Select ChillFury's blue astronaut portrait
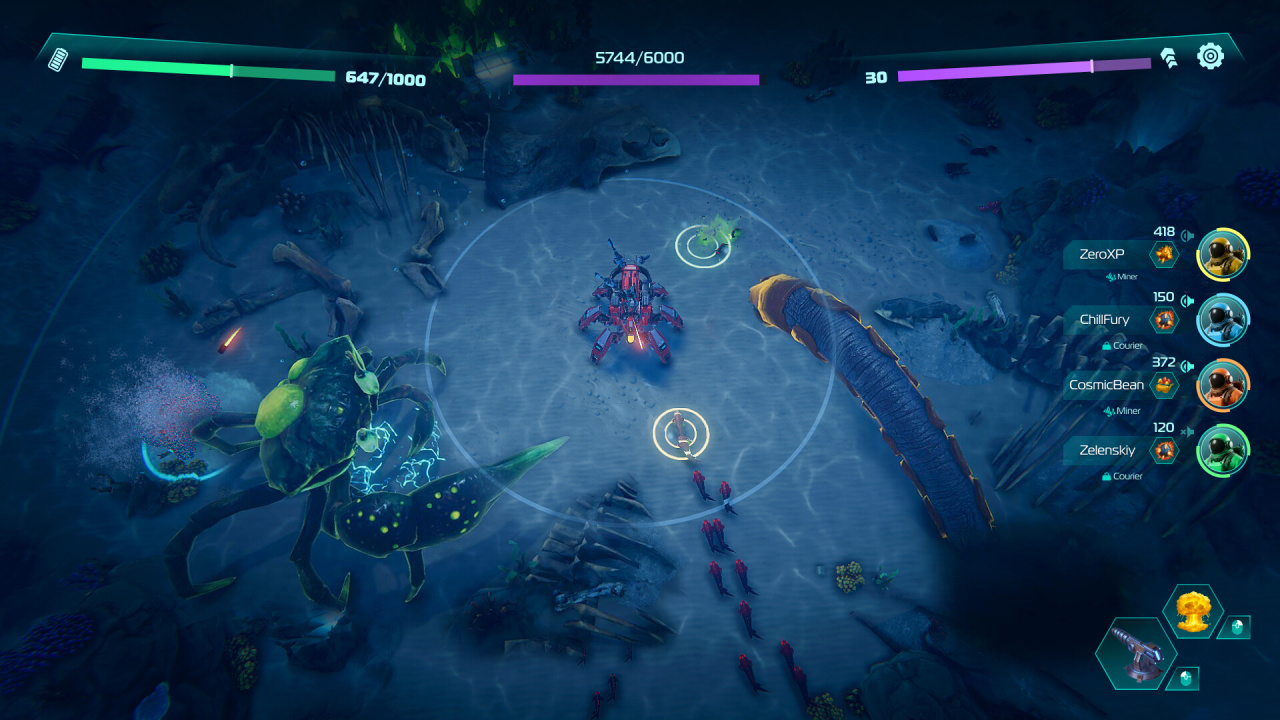 point(1222,319)
